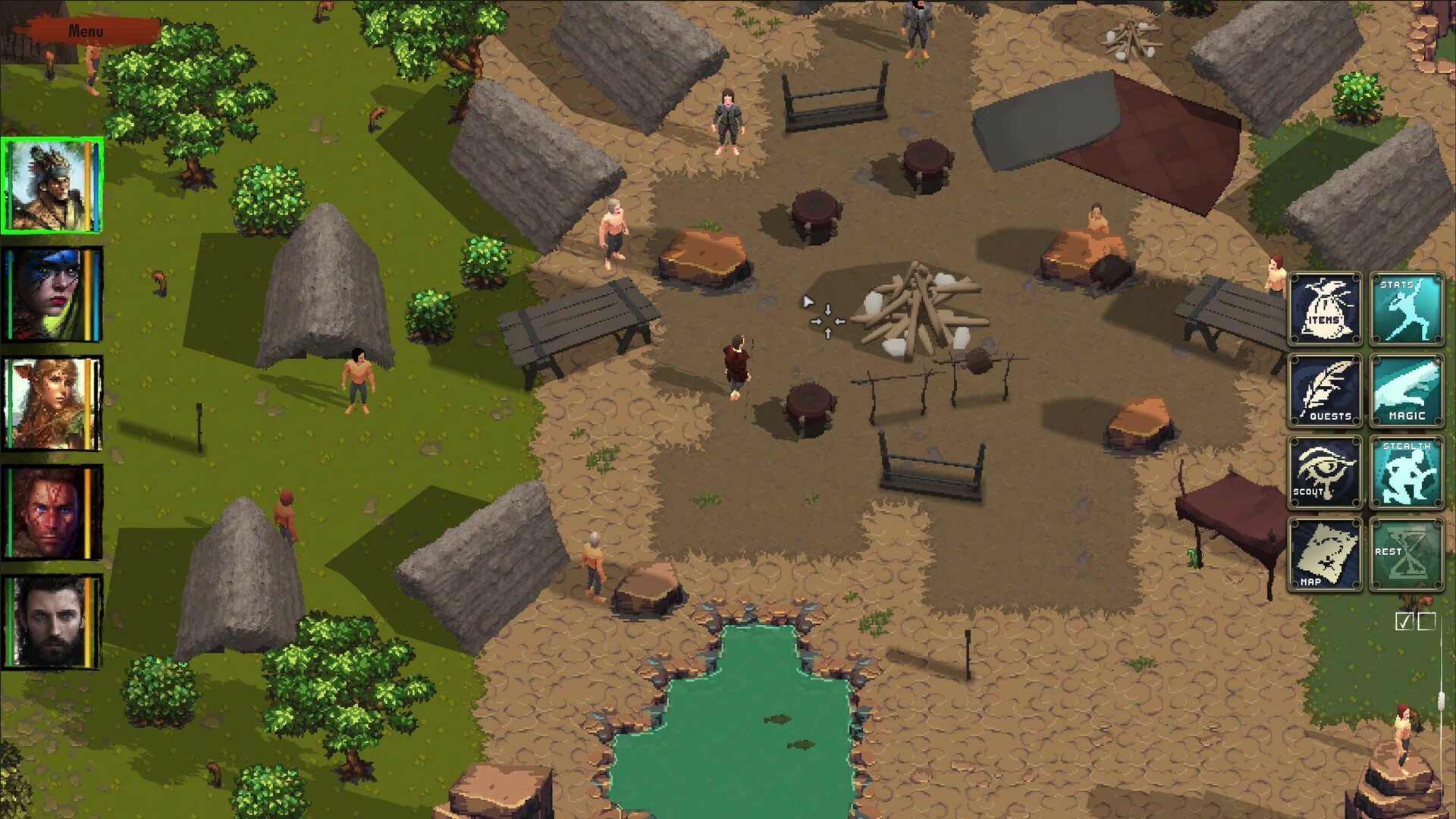This screenshot has height=819, width=1456.
Task: Use the Rest hourglass option
Action: (x=1407, y=555)
